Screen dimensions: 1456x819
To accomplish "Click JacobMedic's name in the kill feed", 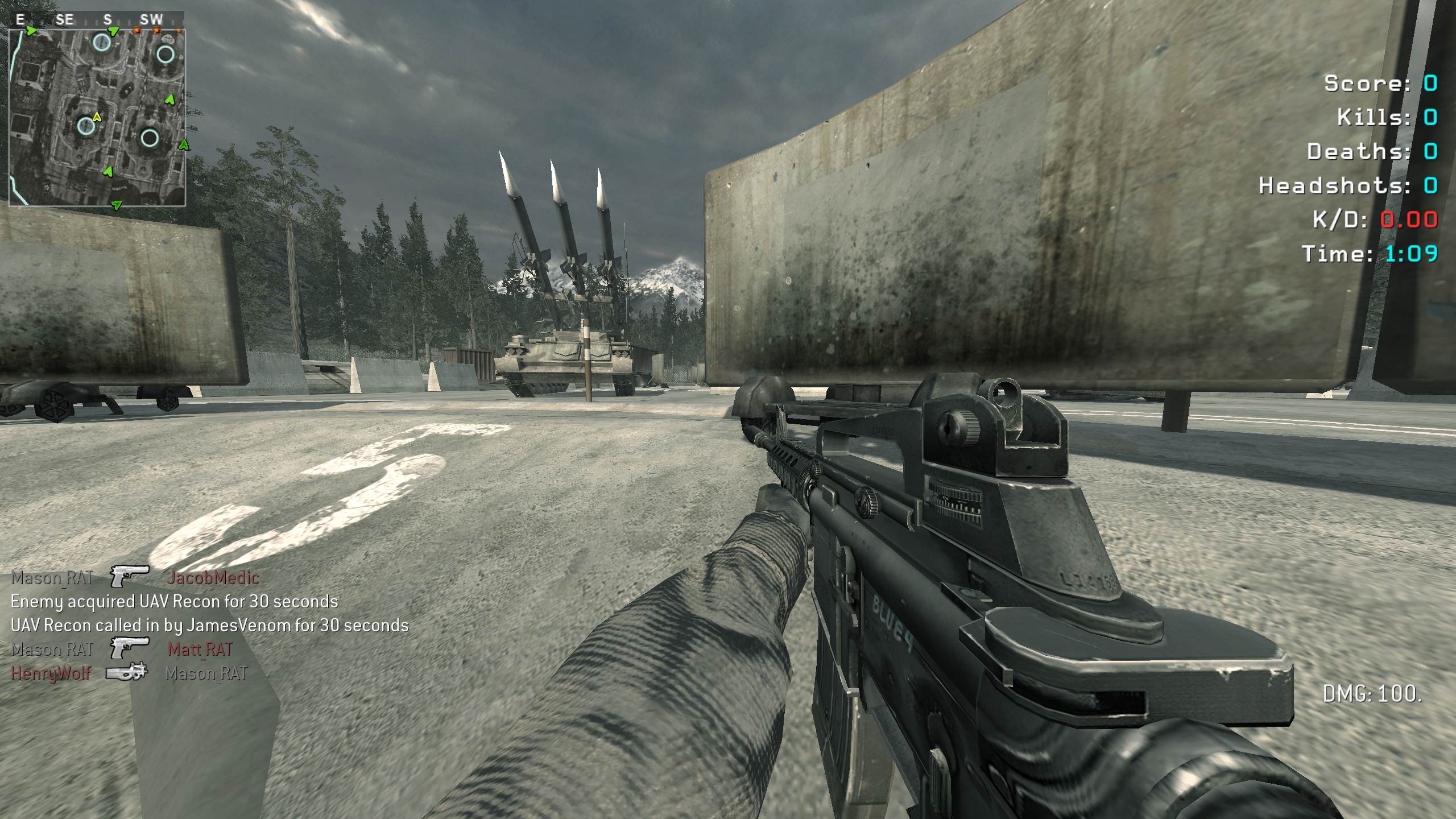I will click(x=213, y=578).
